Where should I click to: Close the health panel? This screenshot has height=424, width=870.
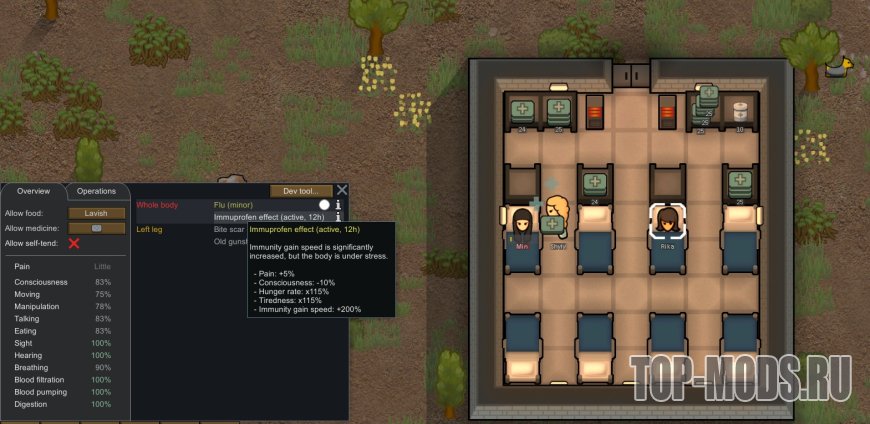342,190
